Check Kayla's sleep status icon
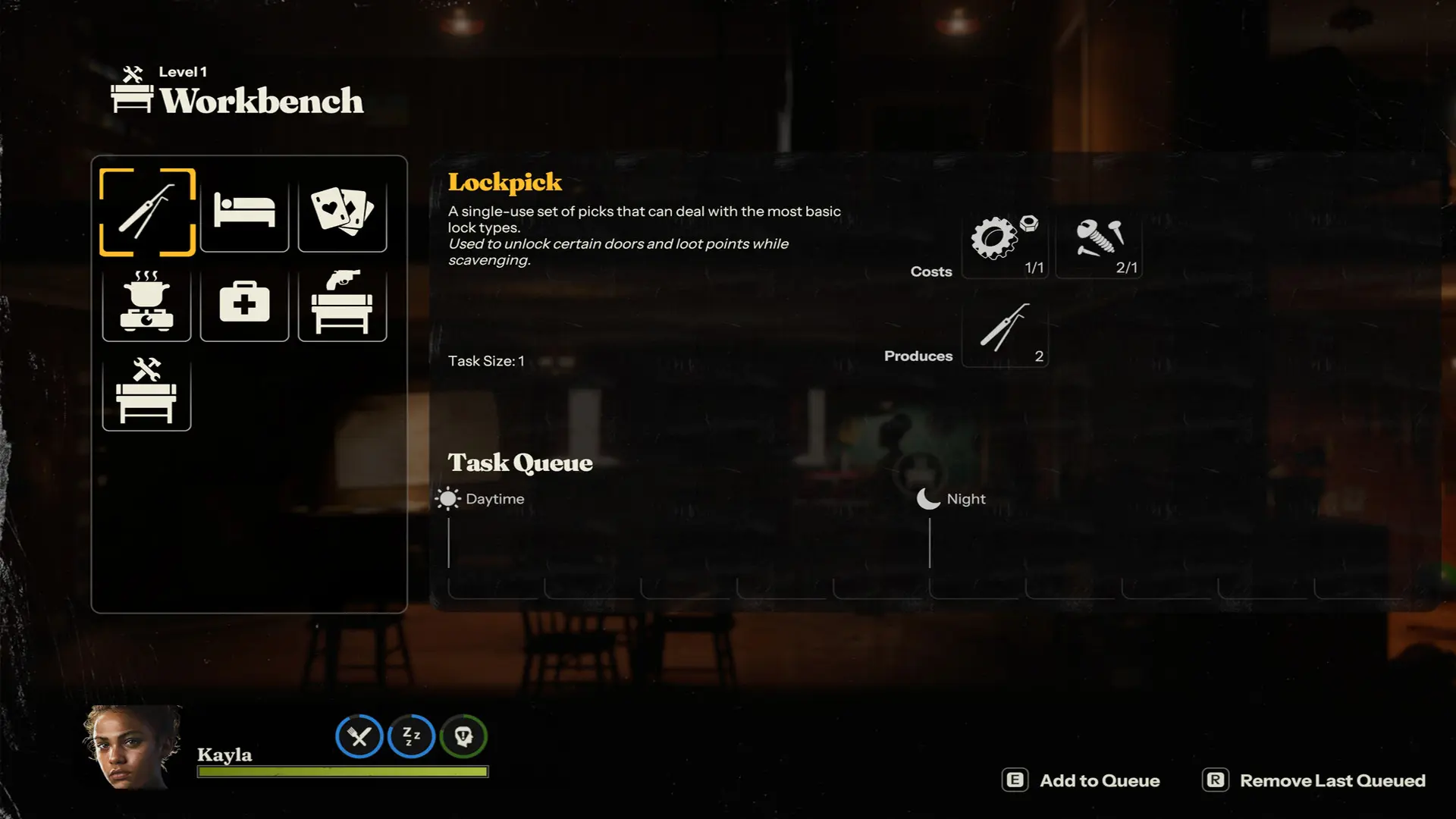The height and width of the screenshot is (819, 1456). click(411, 736)
